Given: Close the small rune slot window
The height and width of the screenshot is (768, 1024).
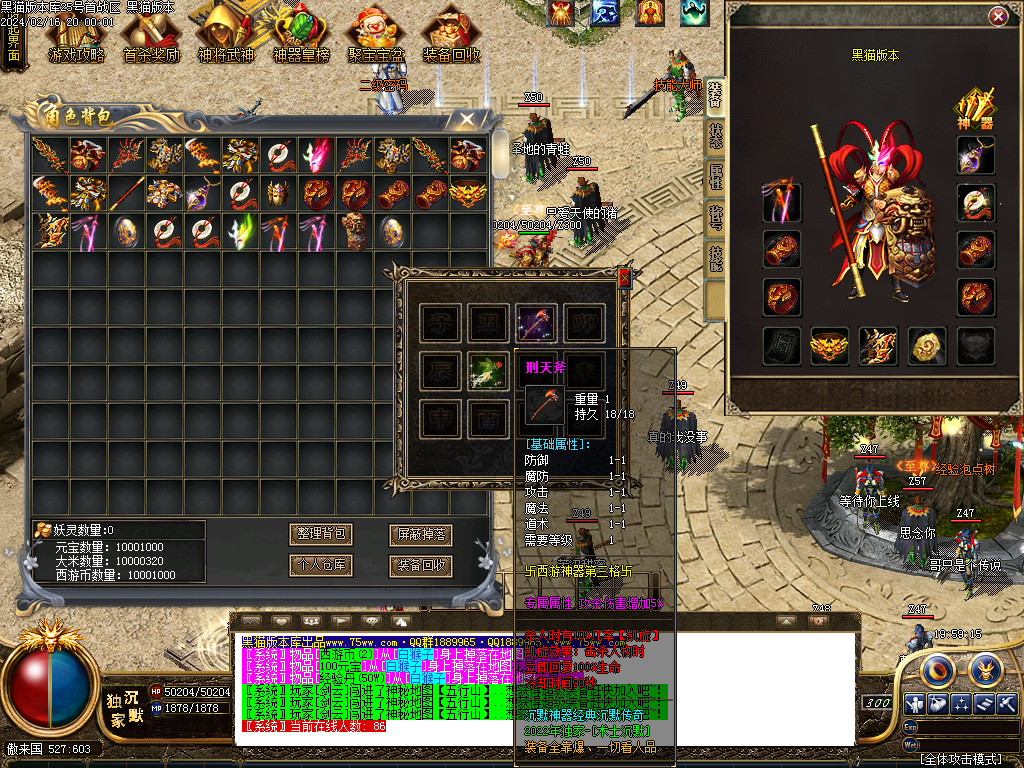Looking at the screenshot, I should tap(625, 280).
